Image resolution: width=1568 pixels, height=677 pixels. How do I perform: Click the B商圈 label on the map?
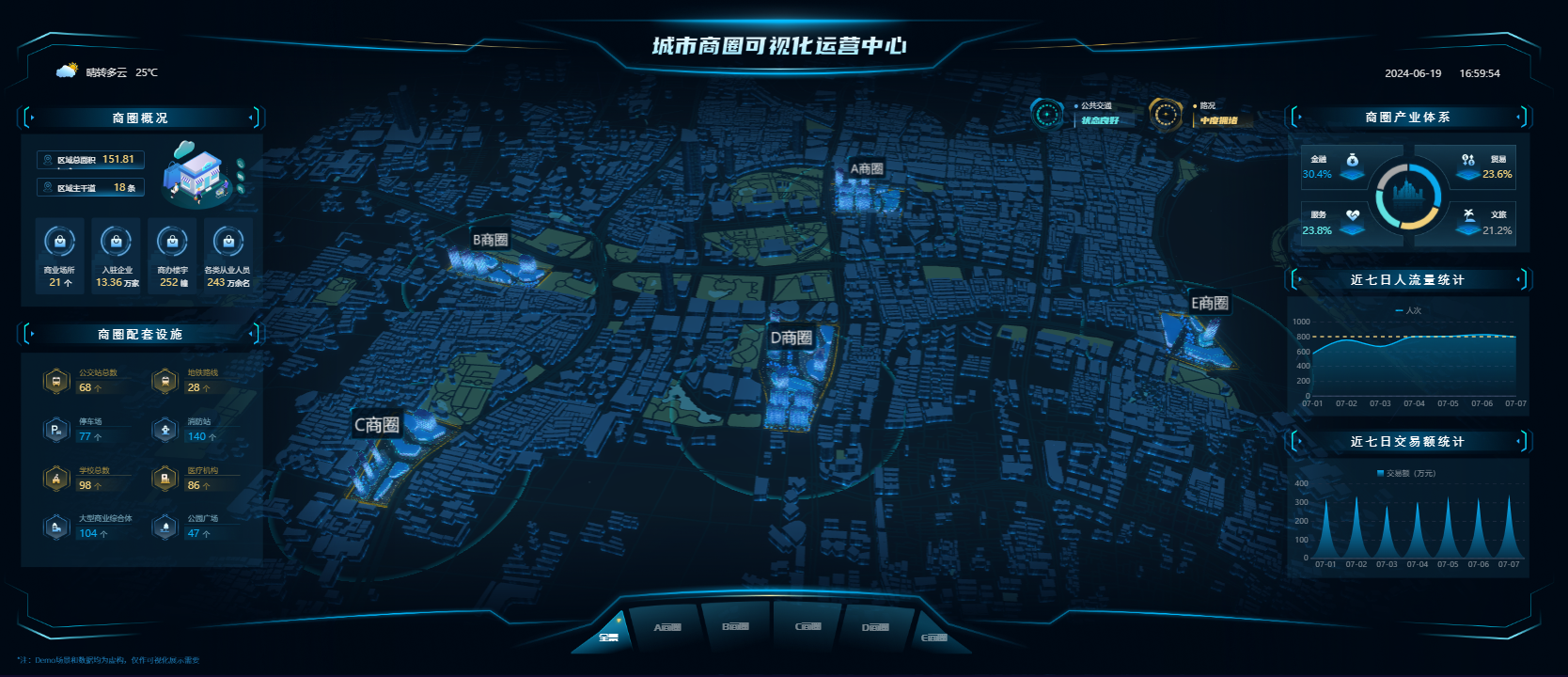[490, 238]
